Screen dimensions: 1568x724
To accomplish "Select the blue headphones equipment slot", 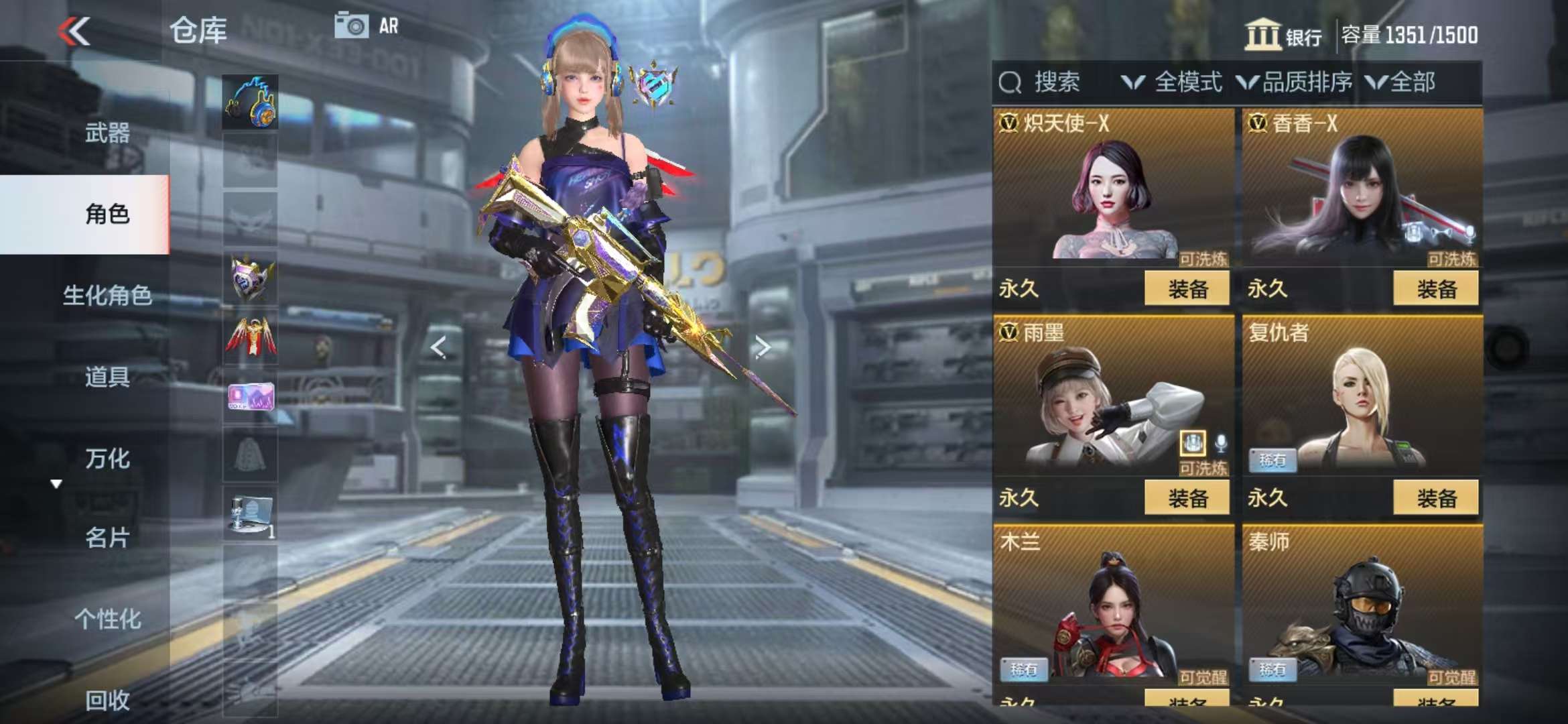I will [x=250, y=103].
